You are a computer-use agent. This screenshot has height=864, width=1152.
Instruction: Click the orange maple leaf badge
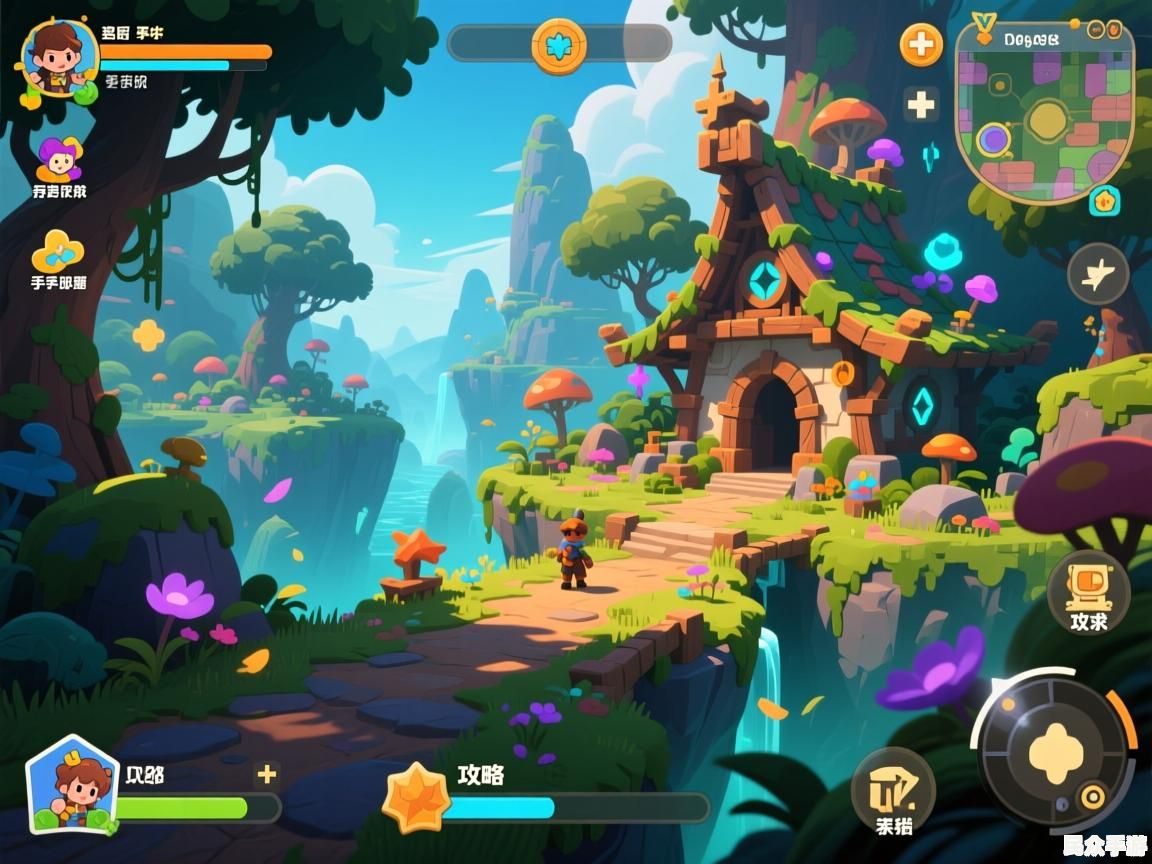[415, 797]
